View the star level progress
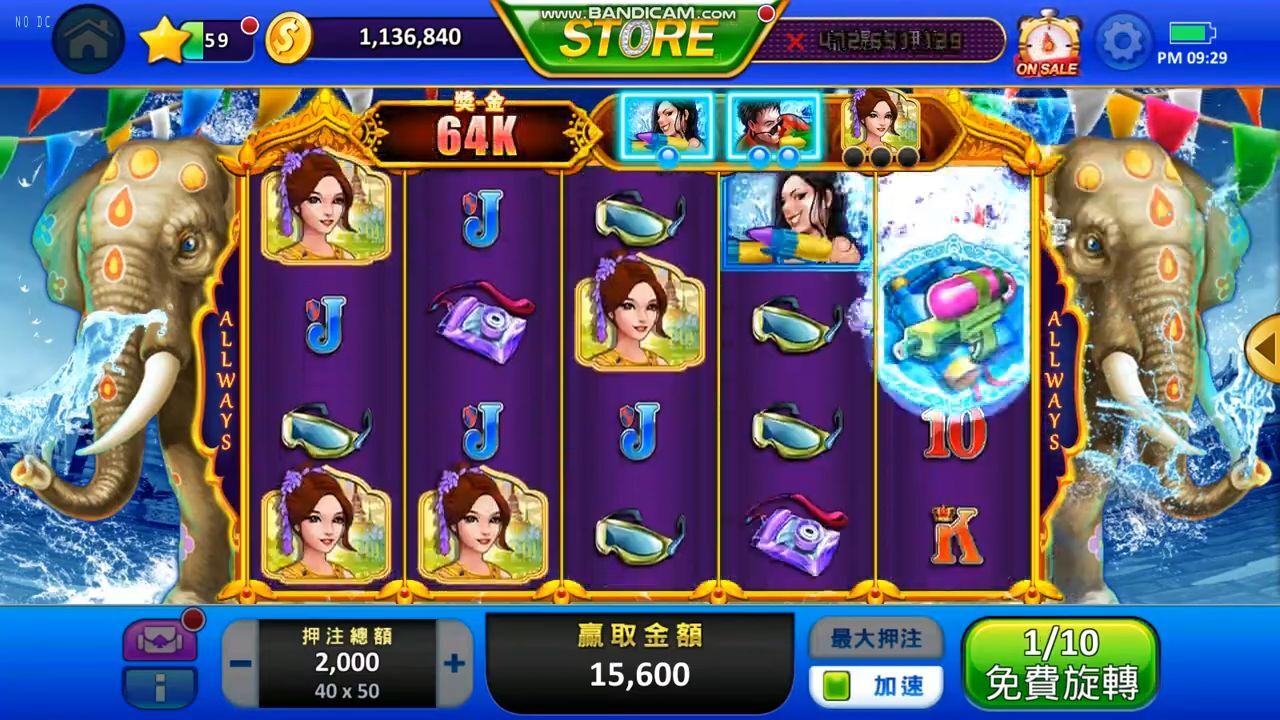1280x720 pixels. (x=195, y=40)
